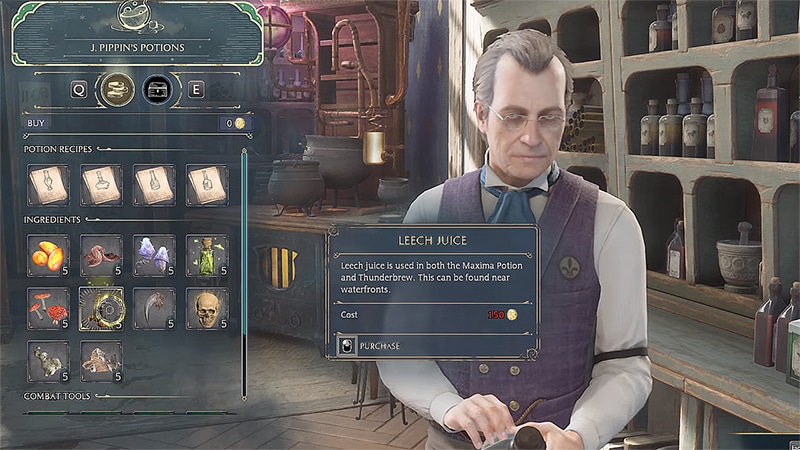
Task: Select the orange eggs ingredient
Action: tap(48, 256)
